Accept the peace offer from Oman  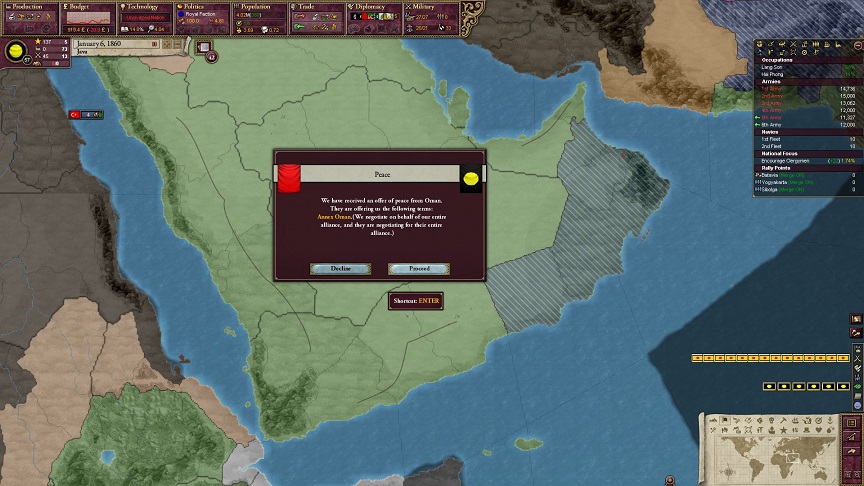coord(418,269)
